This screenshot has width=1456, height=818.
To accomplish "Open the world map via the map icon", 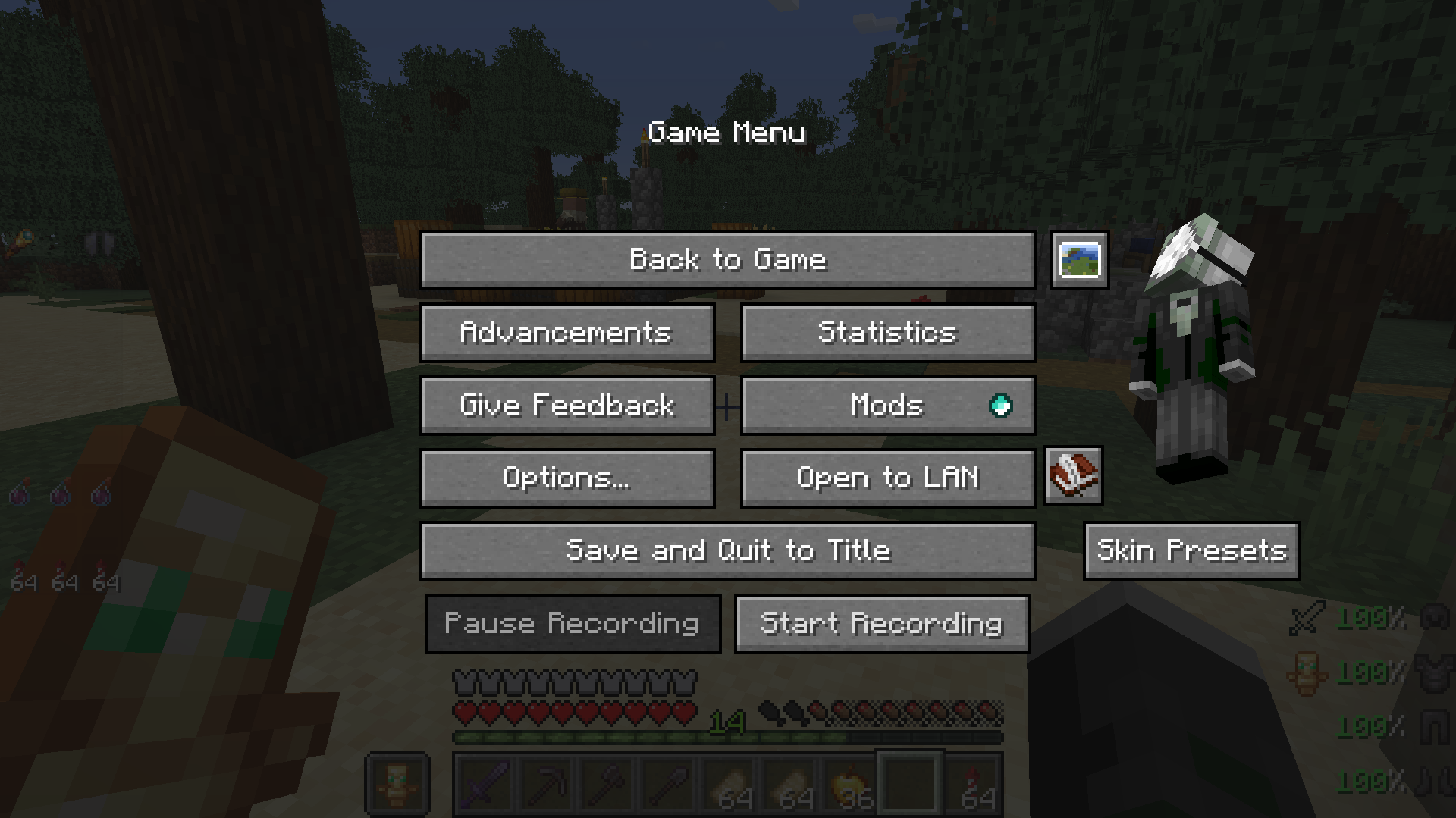I will (1079, 261).
